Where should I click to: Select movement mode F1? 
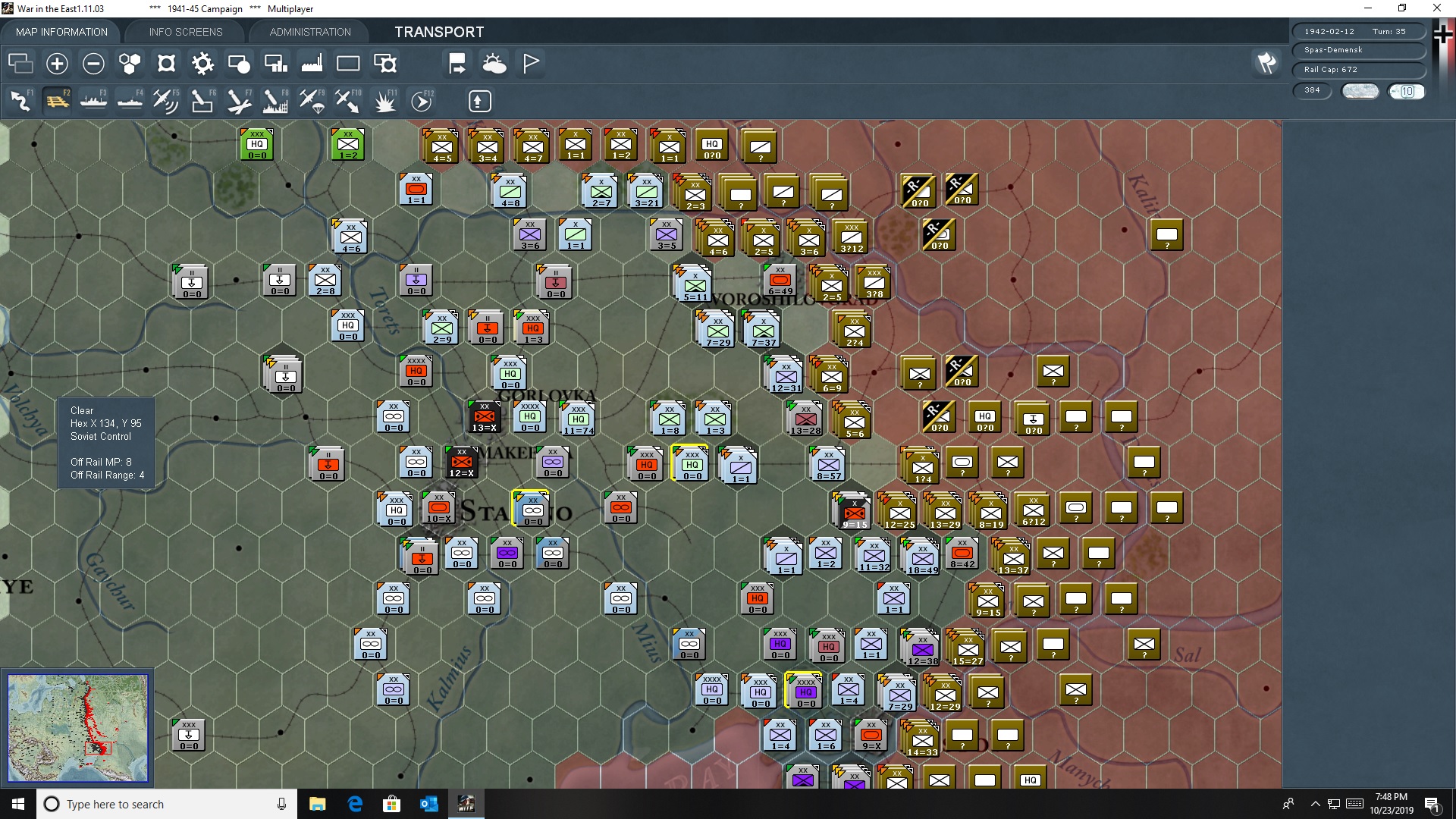pos(19,100)
